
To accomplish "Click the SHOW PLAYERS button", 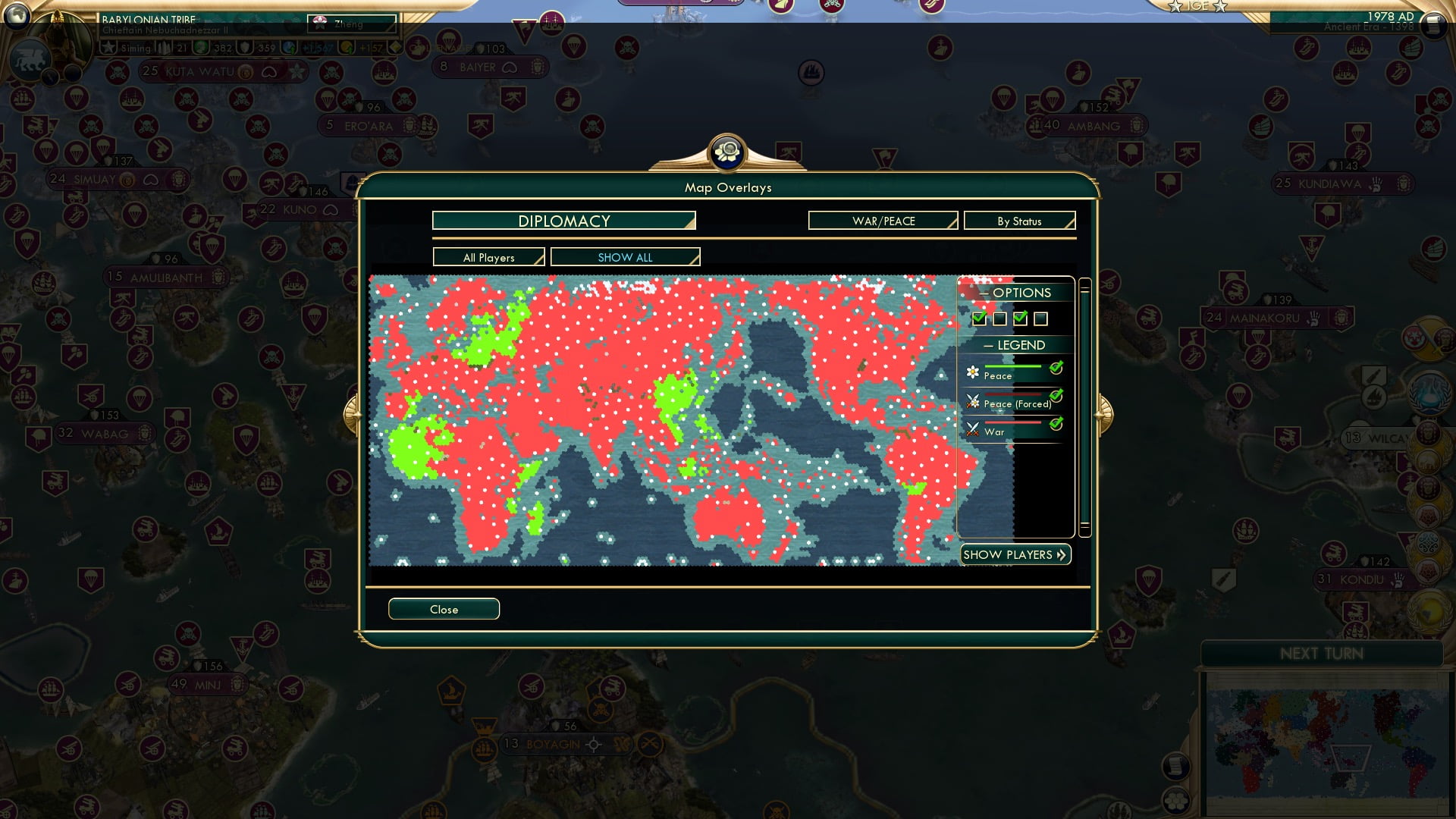I will coord(1015,554).
